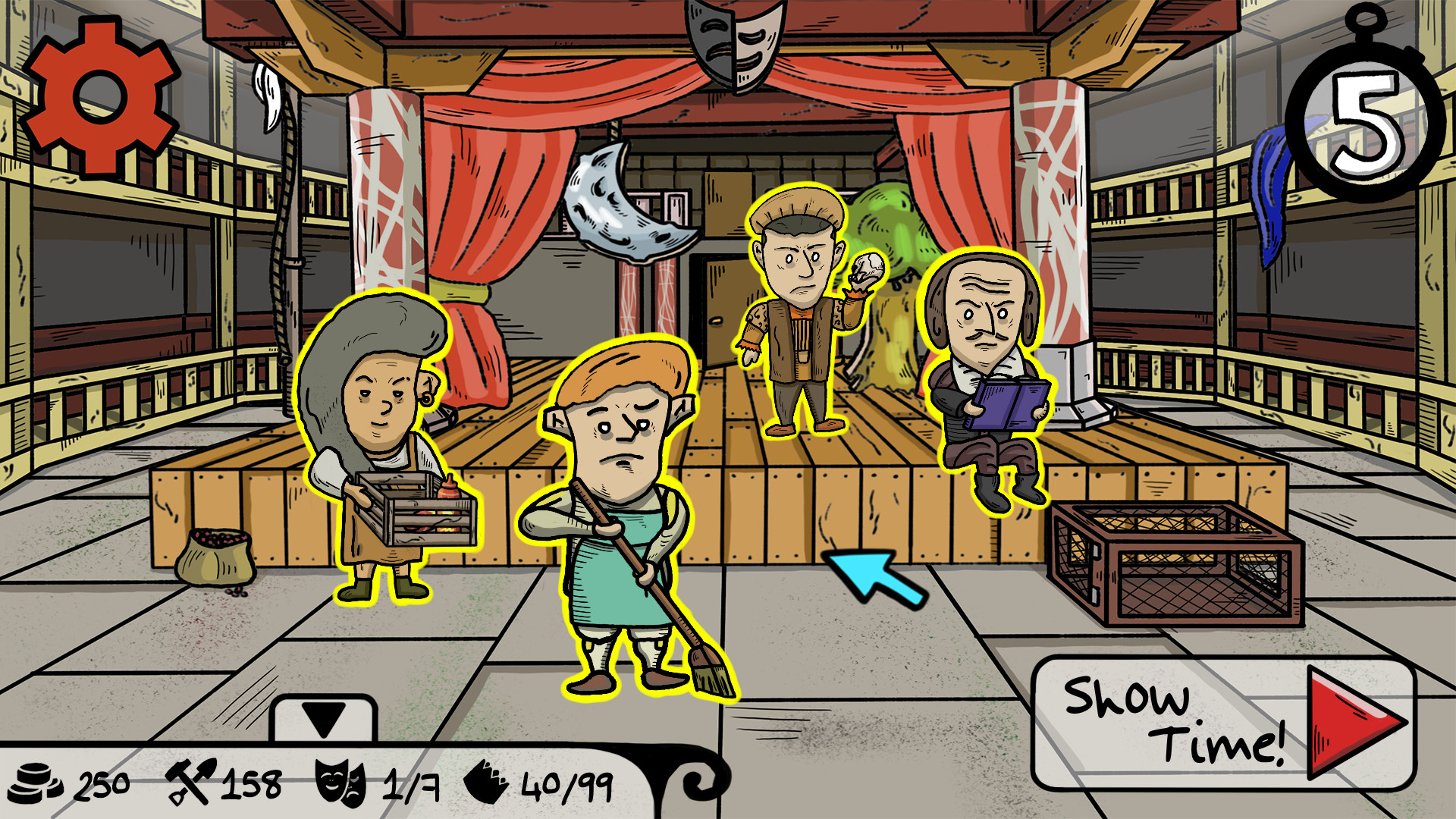Select Shakespeare reading his blue book
Image resolution: width=1456 pixels, height=819 pixels.
(x=986, y=364)
